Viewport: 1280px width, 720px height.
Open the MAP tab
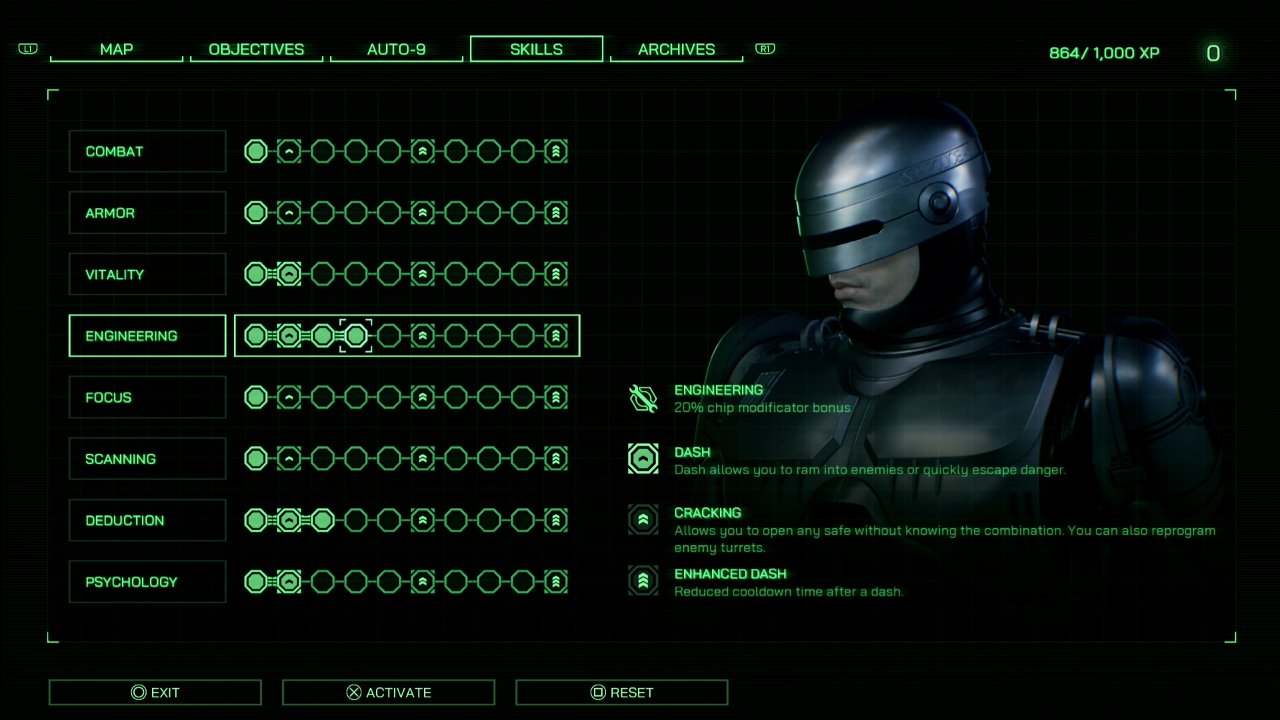pos(116,49)
